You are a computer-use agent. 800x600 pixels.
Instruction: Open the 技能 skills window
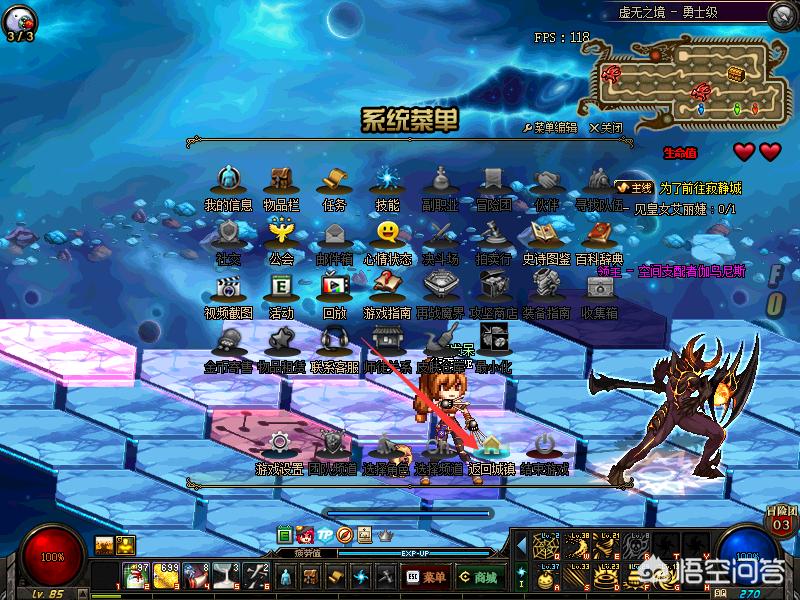tap(386, 181)
